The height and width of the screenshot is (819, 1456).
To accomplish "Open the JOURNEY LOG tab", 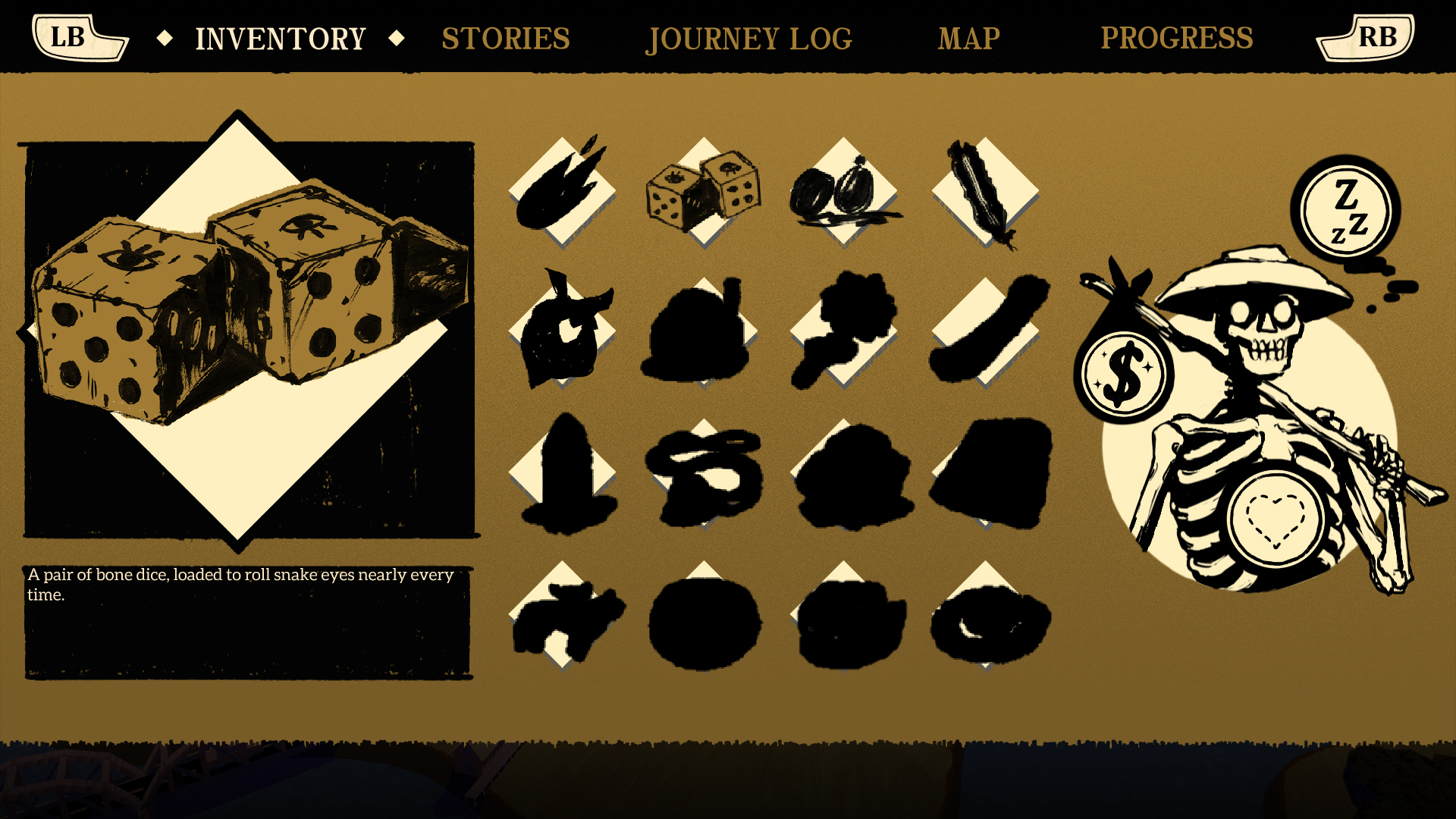I will coord(748,38).
